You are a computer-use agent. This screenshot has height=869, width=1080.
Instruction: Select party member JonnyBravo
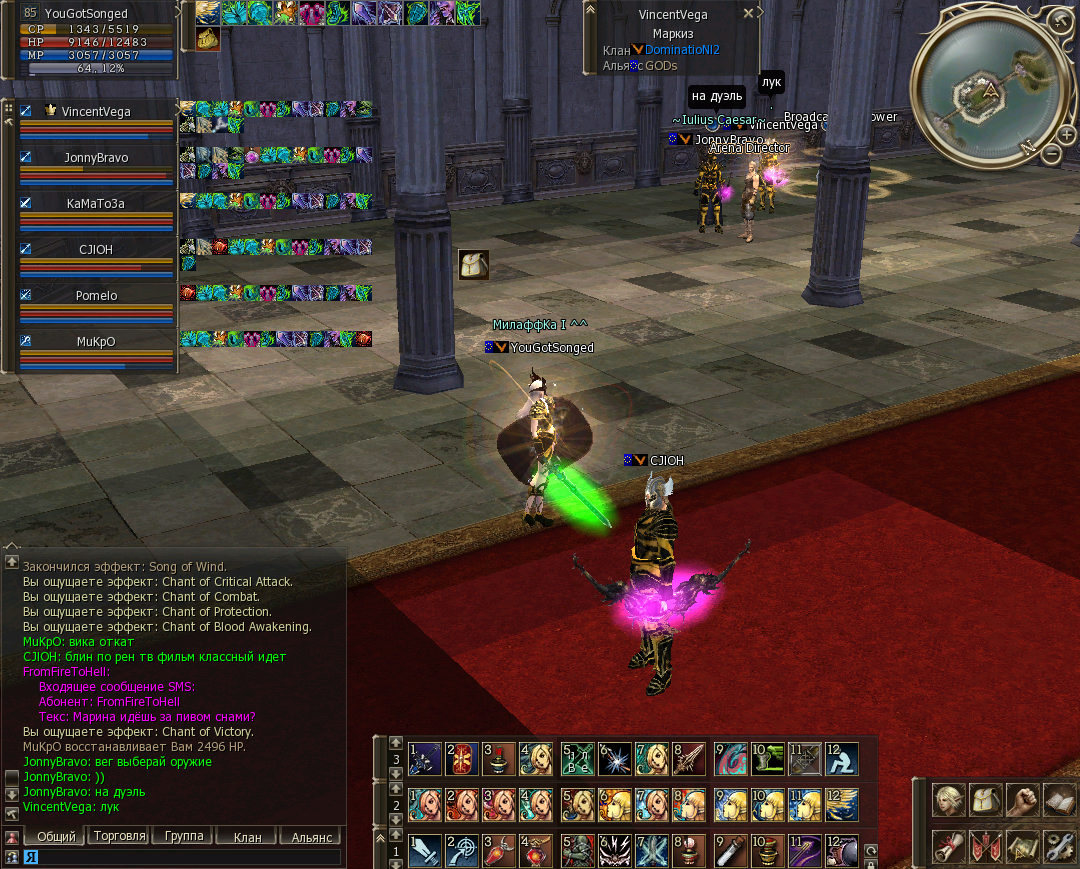(x=96, y=158)
